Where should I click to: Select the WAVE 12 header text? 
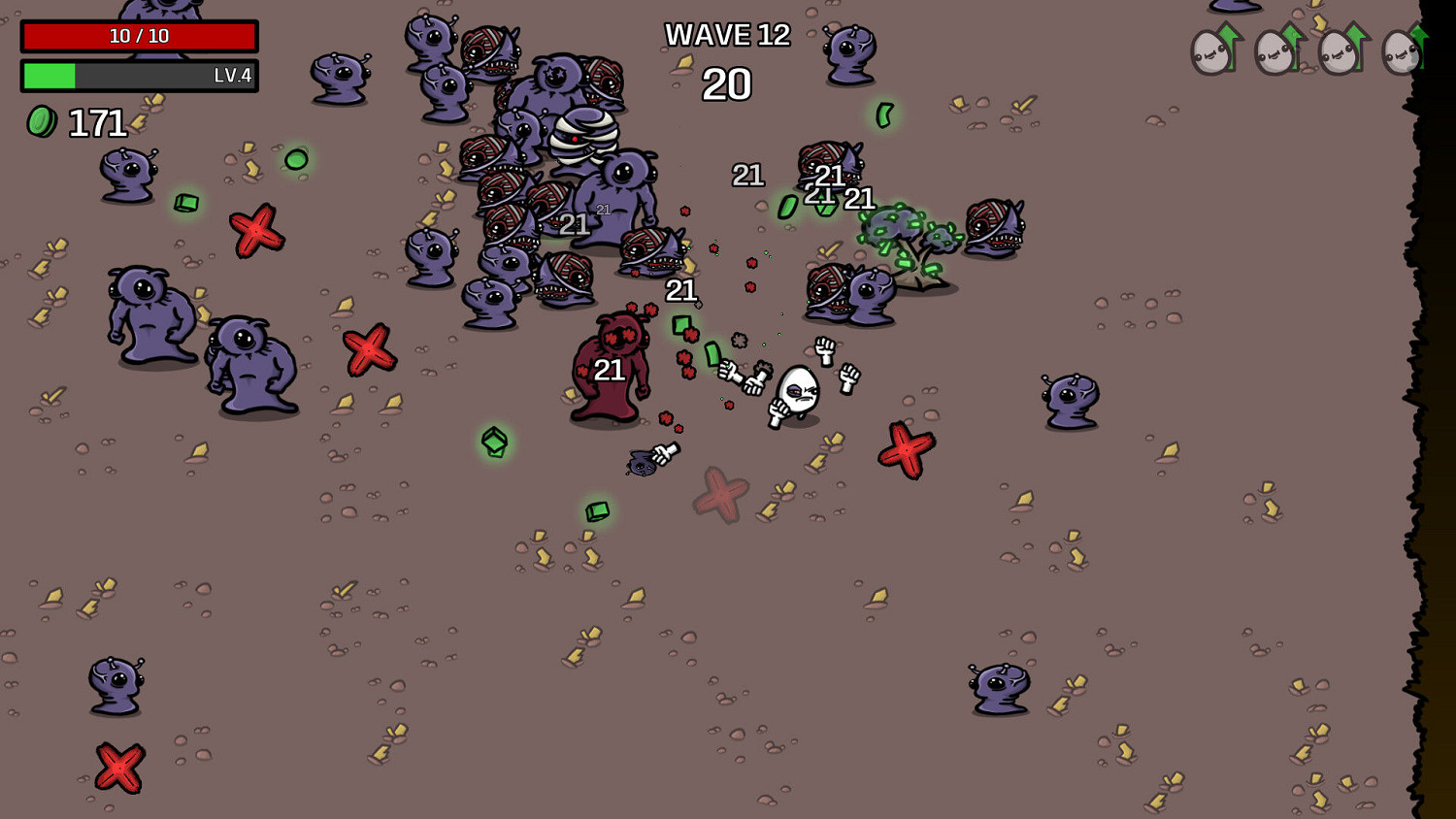tap(727, 35)
